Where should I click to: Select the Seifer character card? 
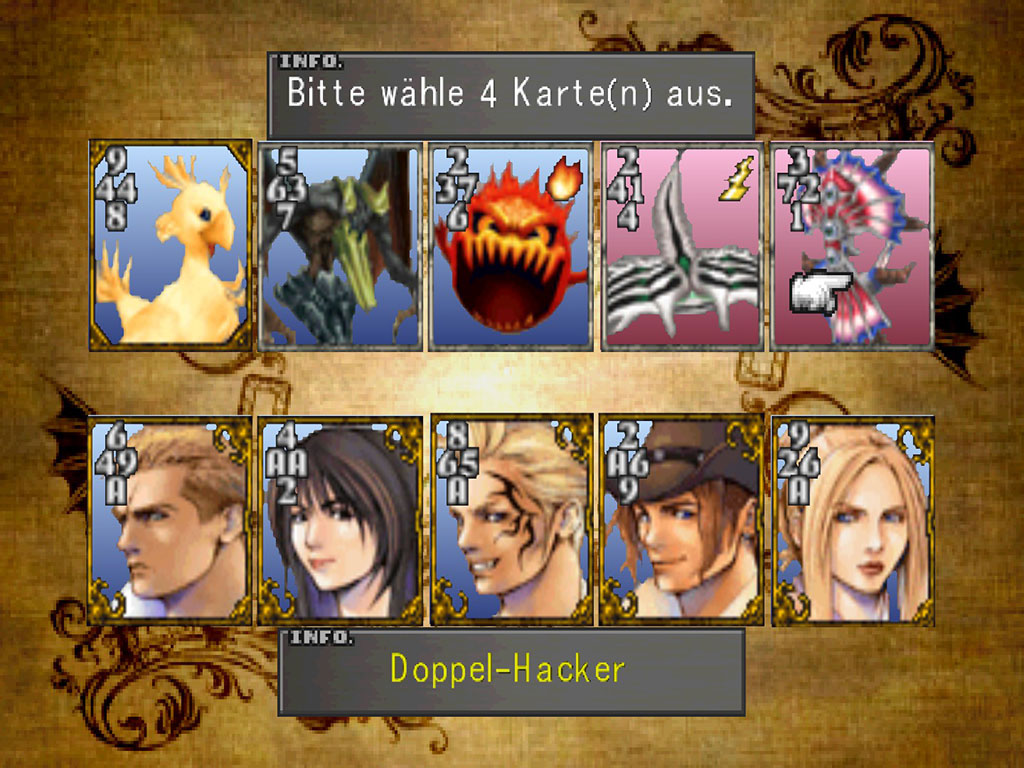point(170,520)
